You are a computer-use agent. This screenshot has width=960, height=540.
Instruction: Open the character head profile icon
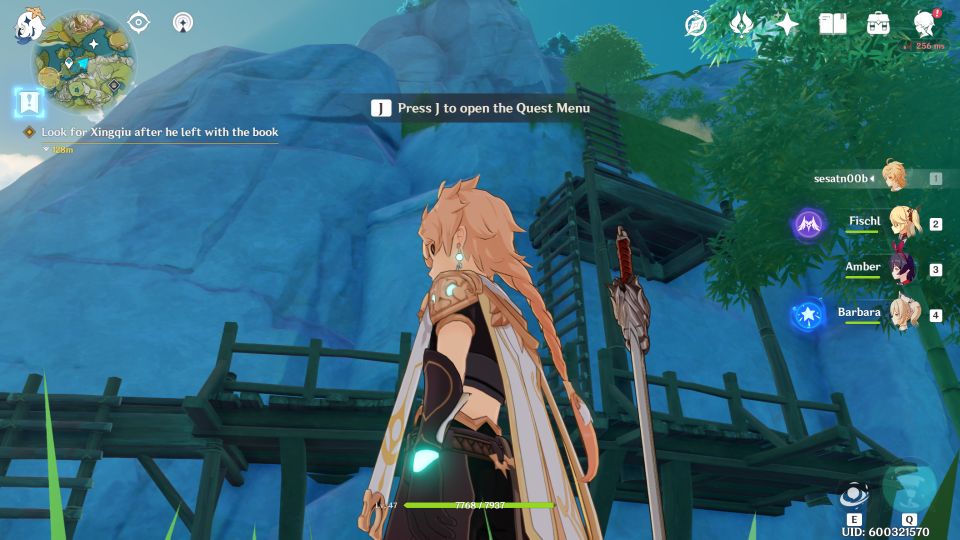pyautogui.click(x=925, y=24)
